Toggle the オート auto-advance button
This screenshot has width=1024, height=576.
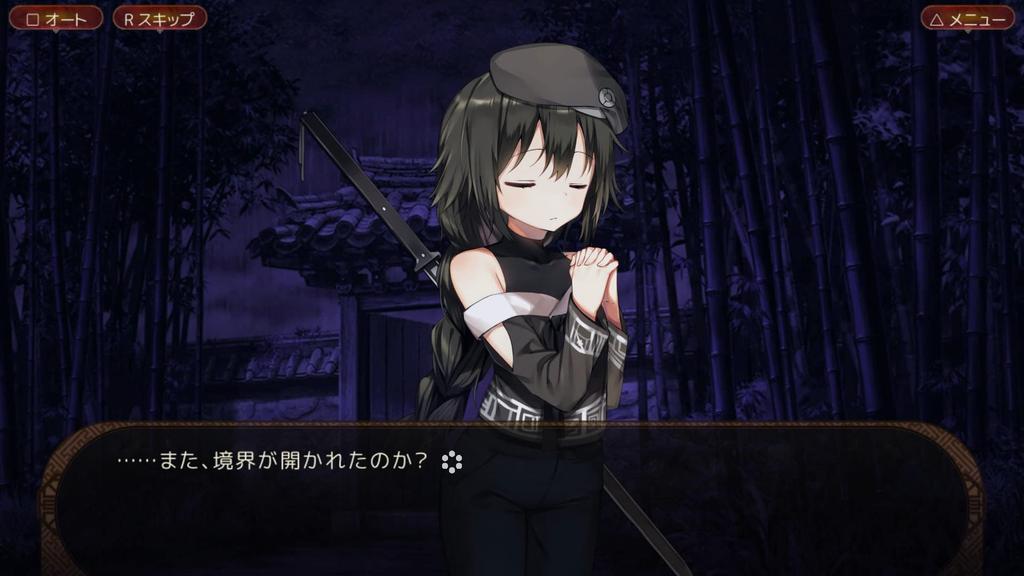(55, 18)
